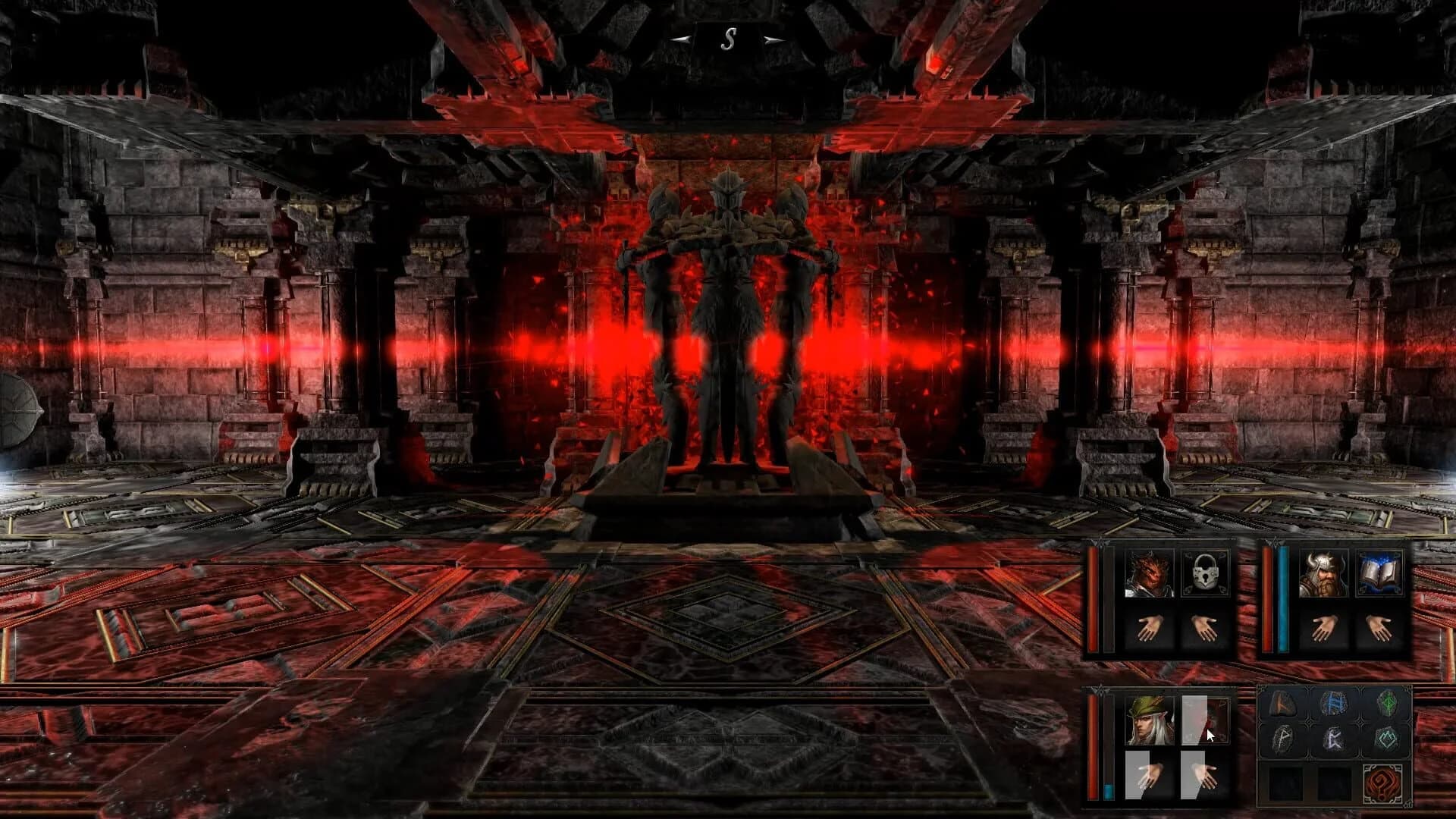Select the green rune in the spell panel
1456x819 pixels.
[x=1388, y=704]
